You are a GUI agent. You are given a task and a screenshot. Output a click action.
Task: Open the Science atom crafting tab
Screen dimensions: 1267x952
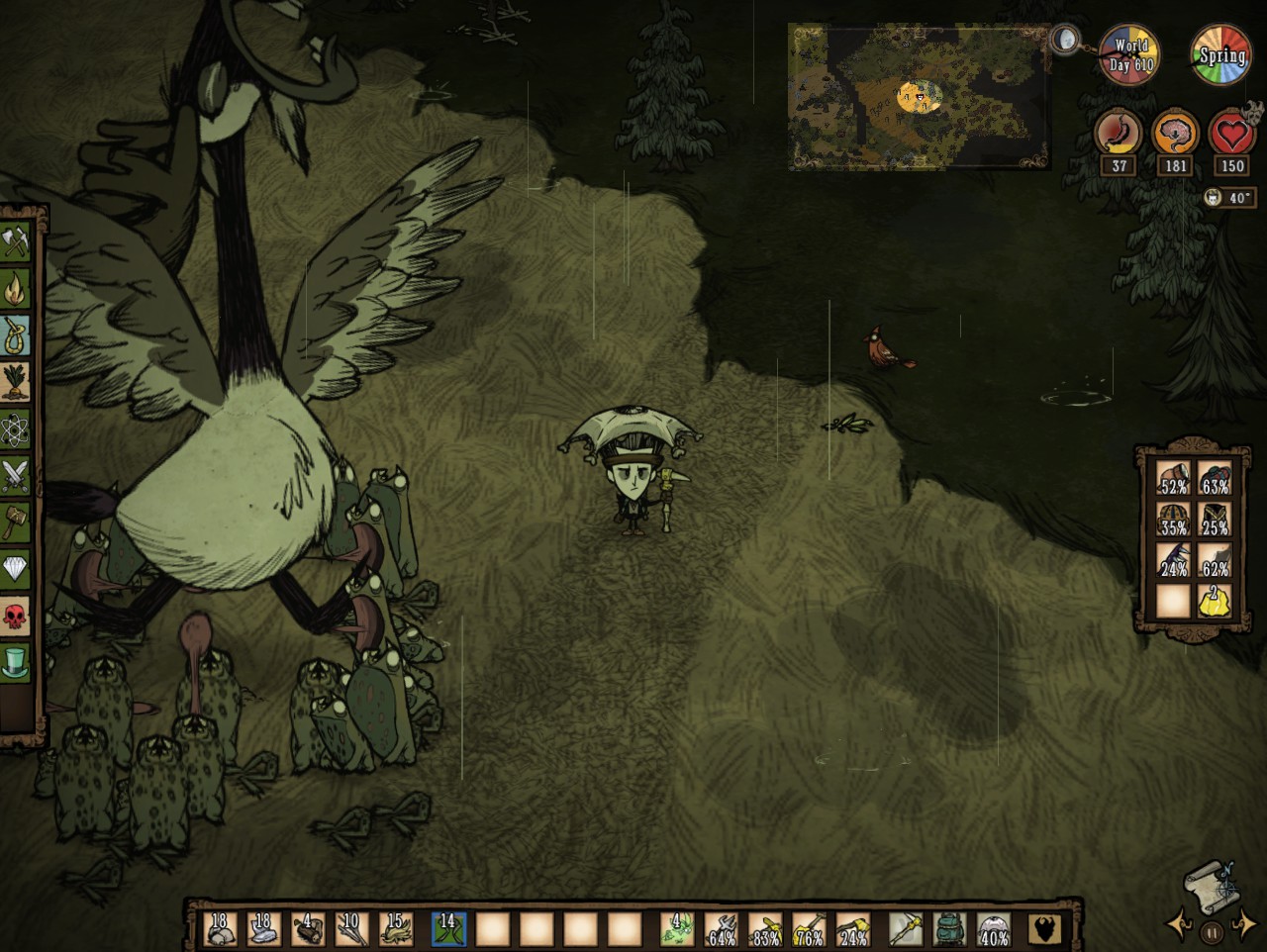pyautogui.click(x=15, y=429)
